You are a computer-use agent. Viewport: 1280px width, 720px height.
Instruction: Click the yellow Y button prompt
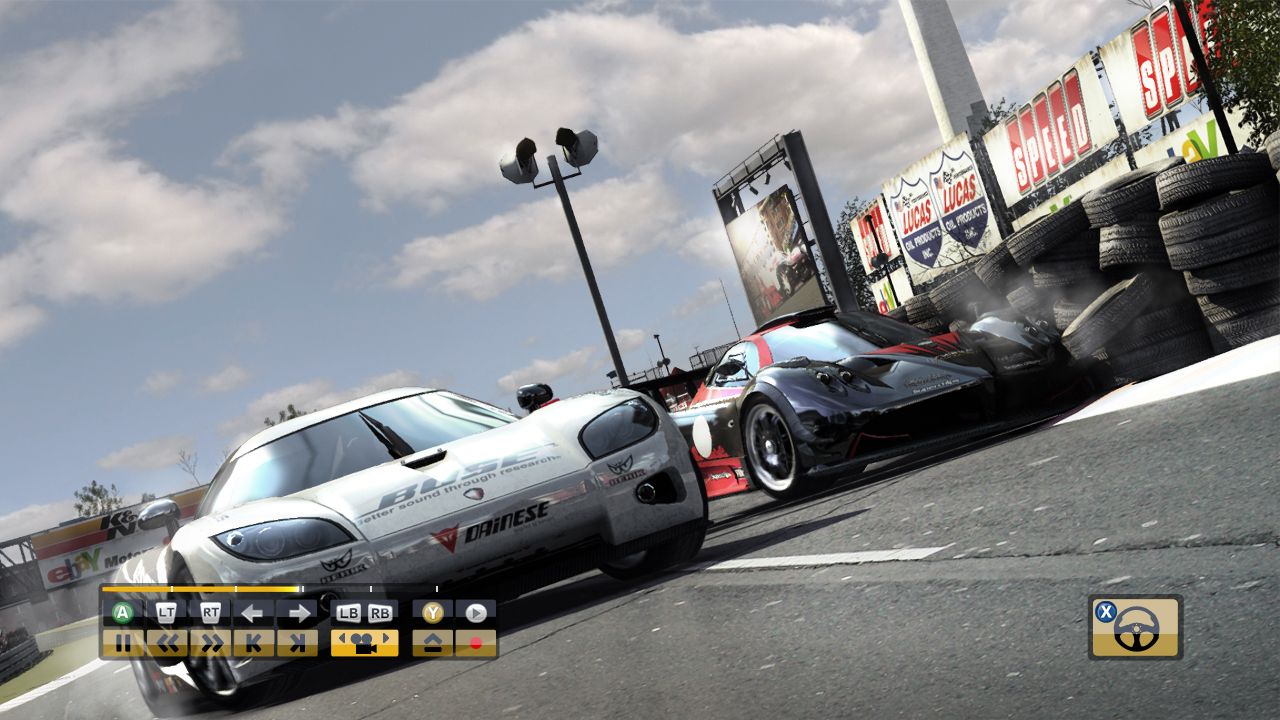432,612
